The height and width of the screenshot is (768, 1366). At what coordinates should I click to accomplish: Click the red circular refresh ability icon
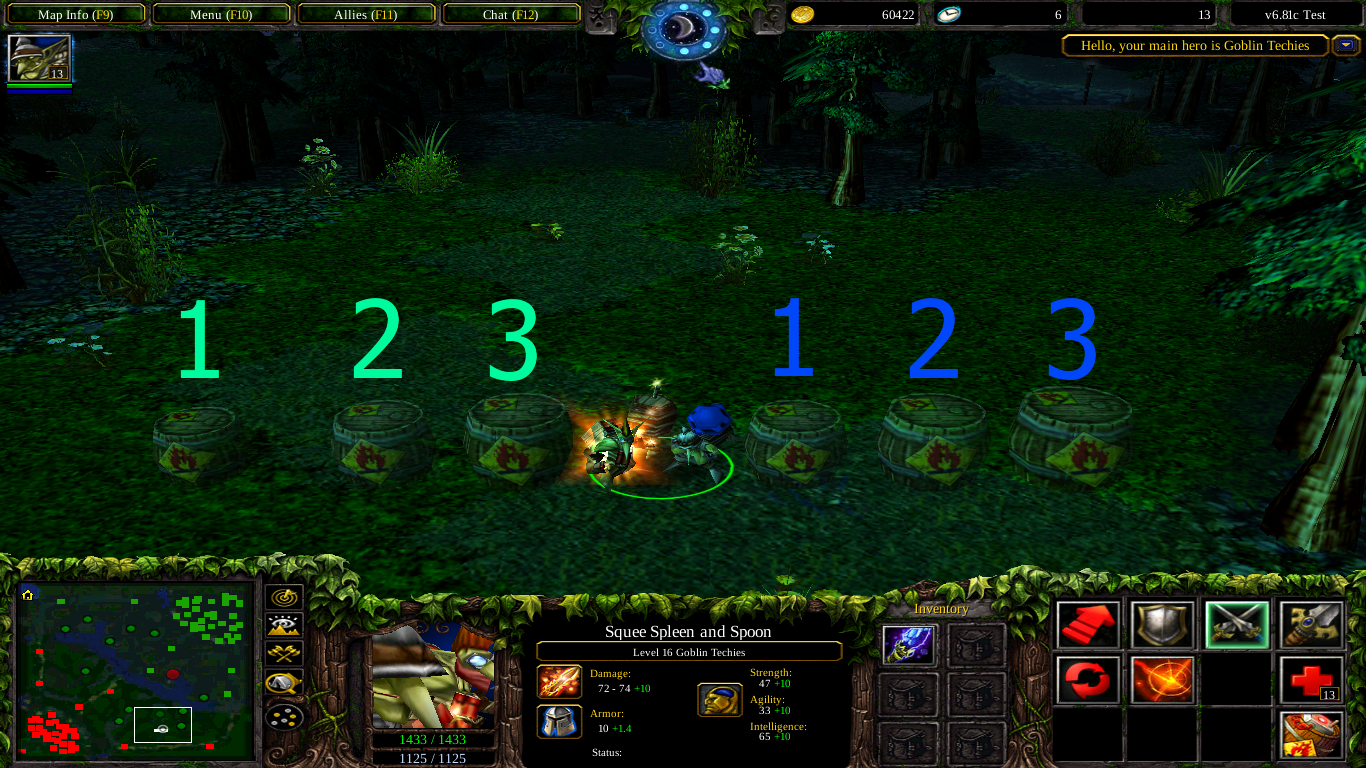coord(1086,679)
